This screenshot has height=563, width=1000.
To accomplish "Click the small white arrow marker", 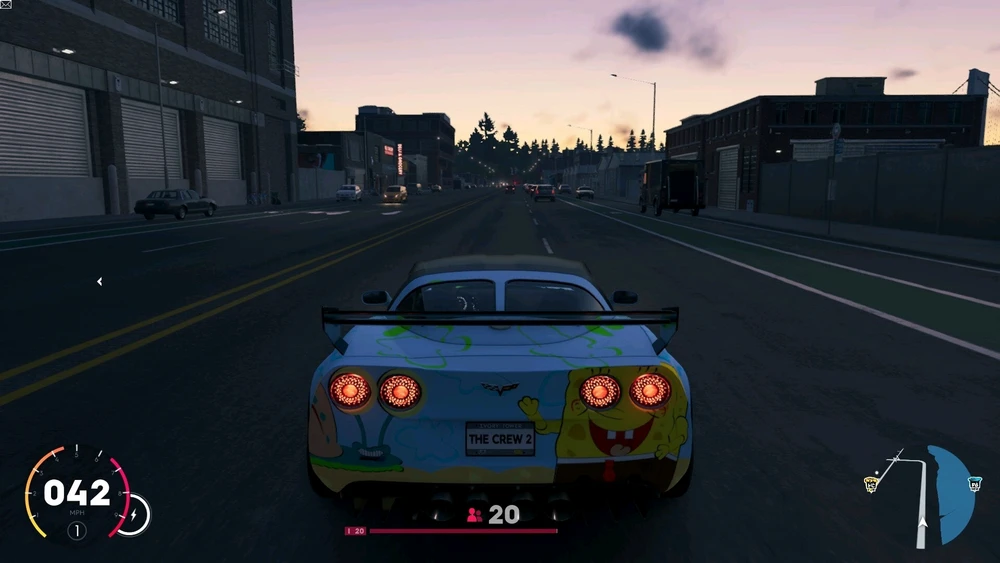I will 99,282.
